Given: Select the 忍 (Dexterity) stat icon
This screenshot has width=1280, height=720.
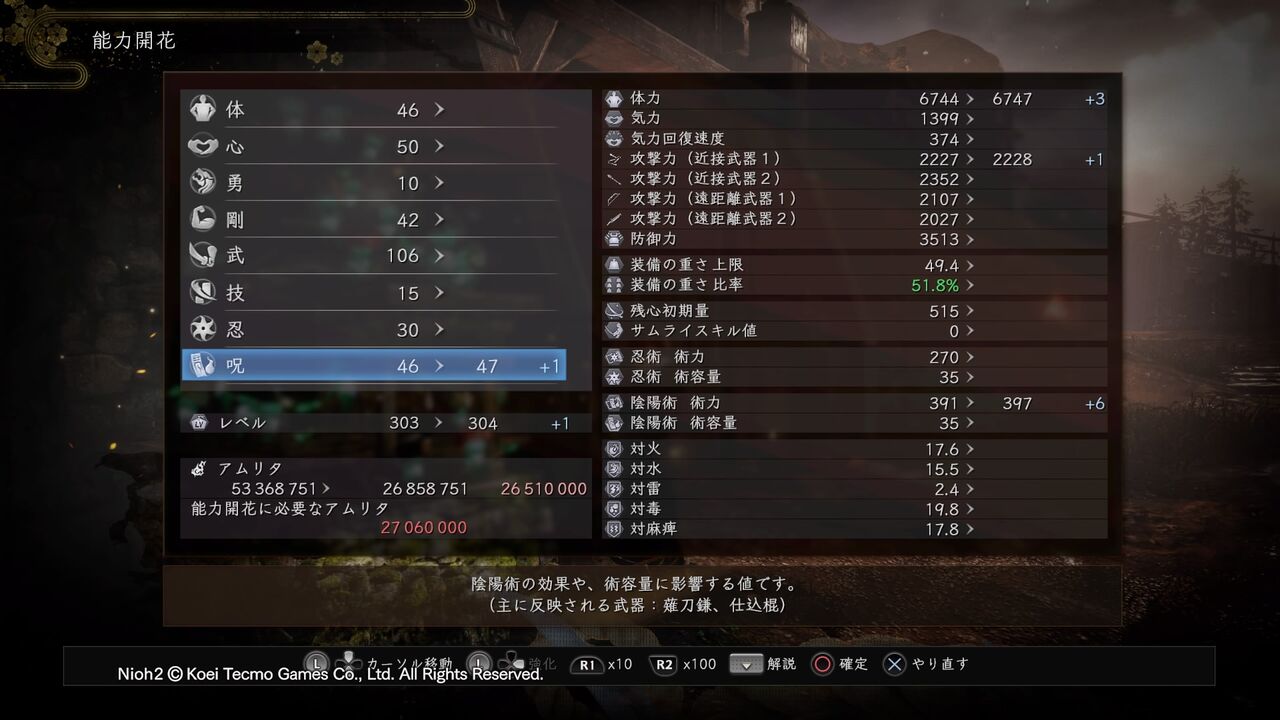Looking at the screenshot, I should click(203, 328).
